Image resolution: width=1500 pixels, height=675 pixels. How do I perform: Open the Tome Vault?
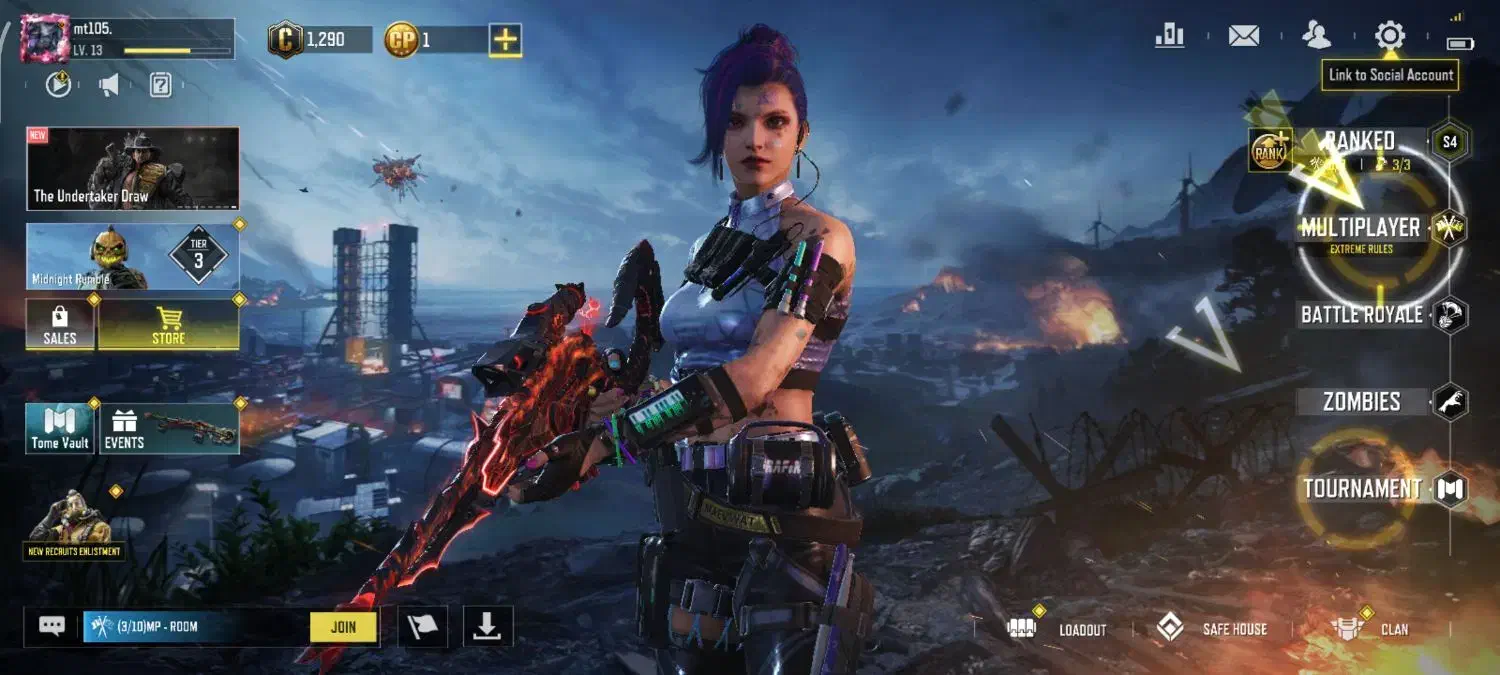click(60, 428)
